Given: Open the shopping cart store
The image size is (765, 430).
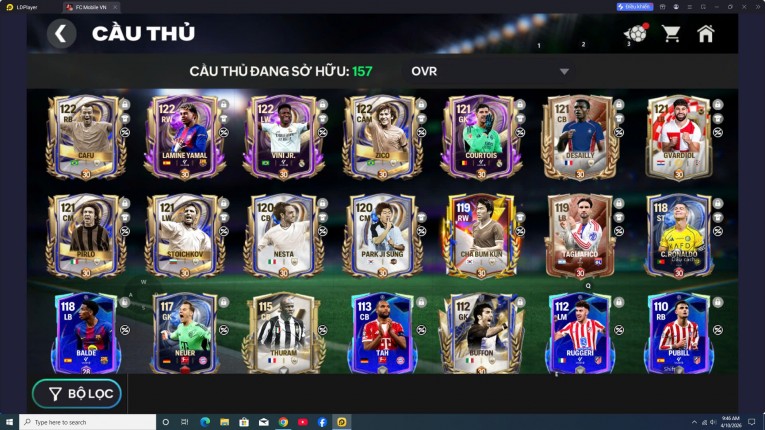Looking at the screenshot, I should pyautogui.click(x=671, y=34).
